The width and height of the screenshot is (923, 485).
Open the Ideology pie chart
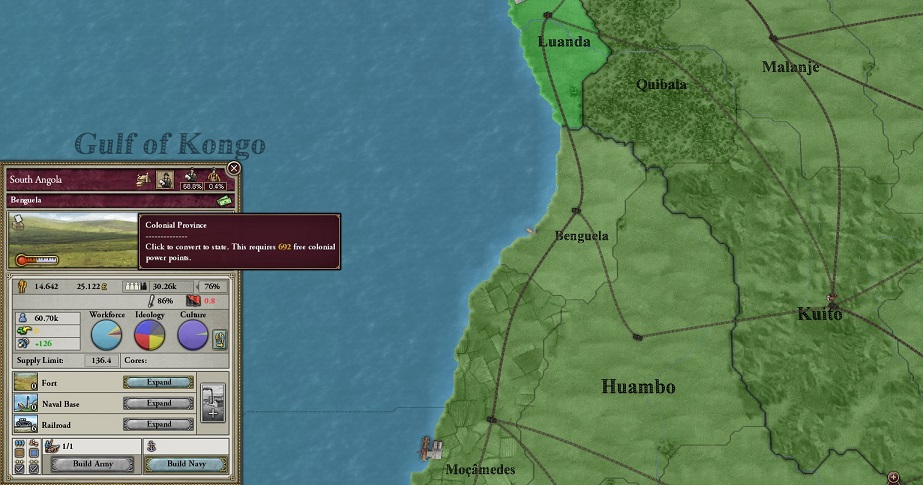tap(149, 335)
